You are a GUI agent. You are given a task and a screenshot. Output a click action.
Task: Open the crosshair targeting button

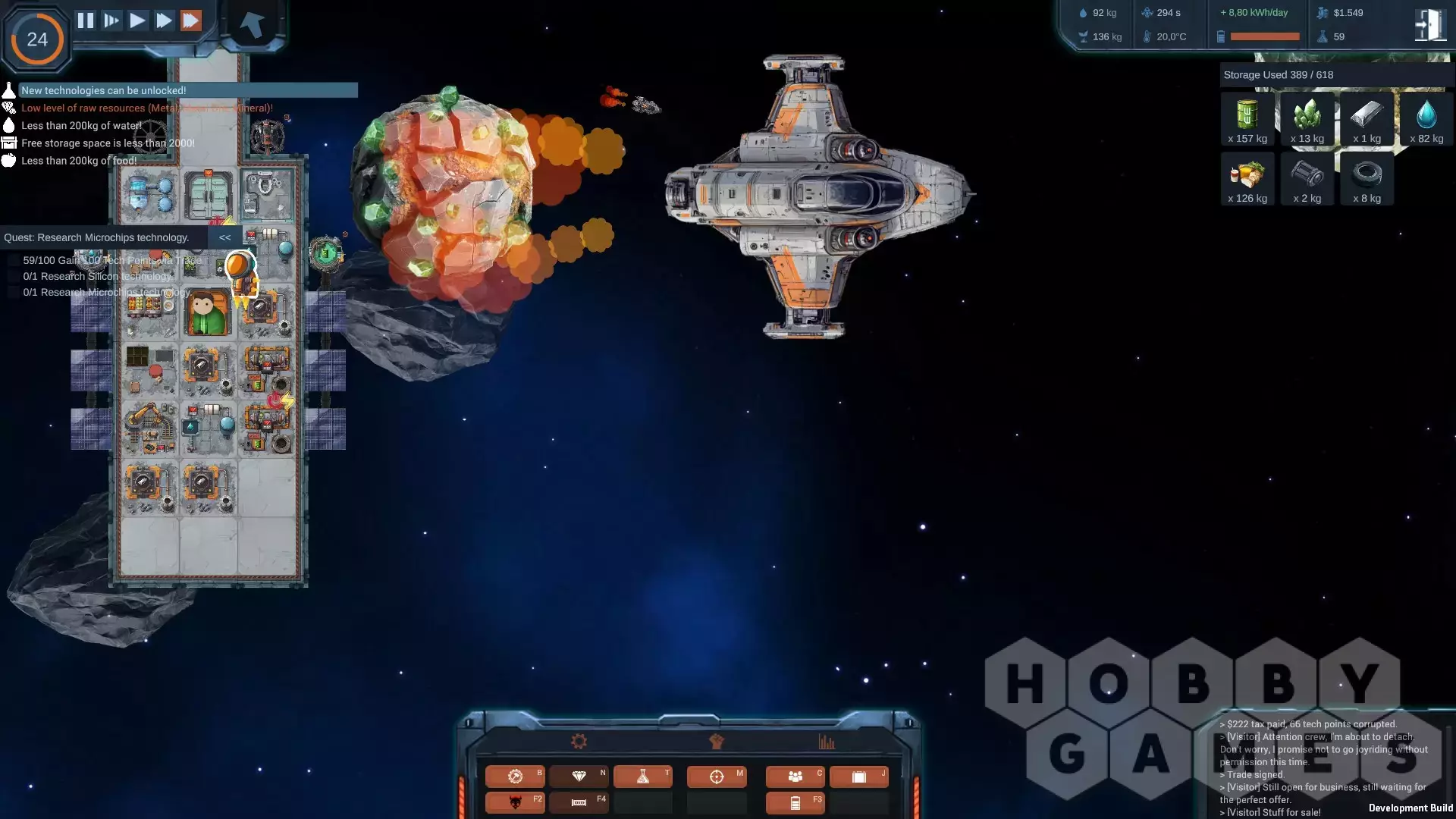coord(717,777)
